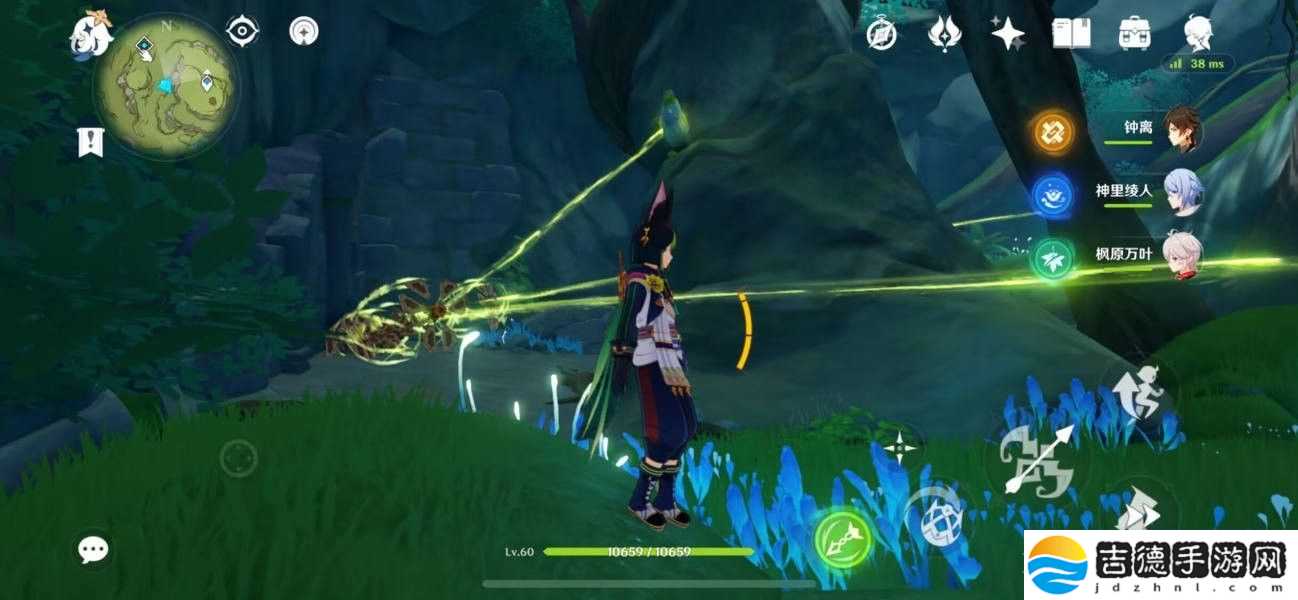
Task: Open the Adventurer Handbook book icon
Action: point(1070,34)
